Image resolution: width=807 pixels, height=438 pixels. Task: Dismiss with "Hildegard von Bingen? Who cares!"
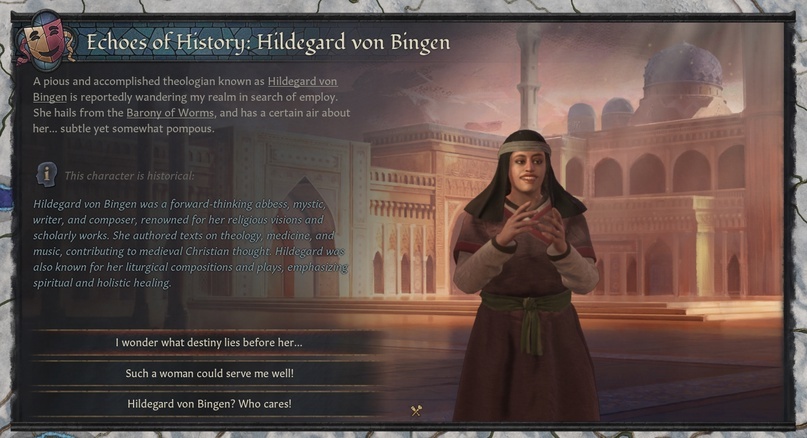pyautogui.click(x=208, y=404)
